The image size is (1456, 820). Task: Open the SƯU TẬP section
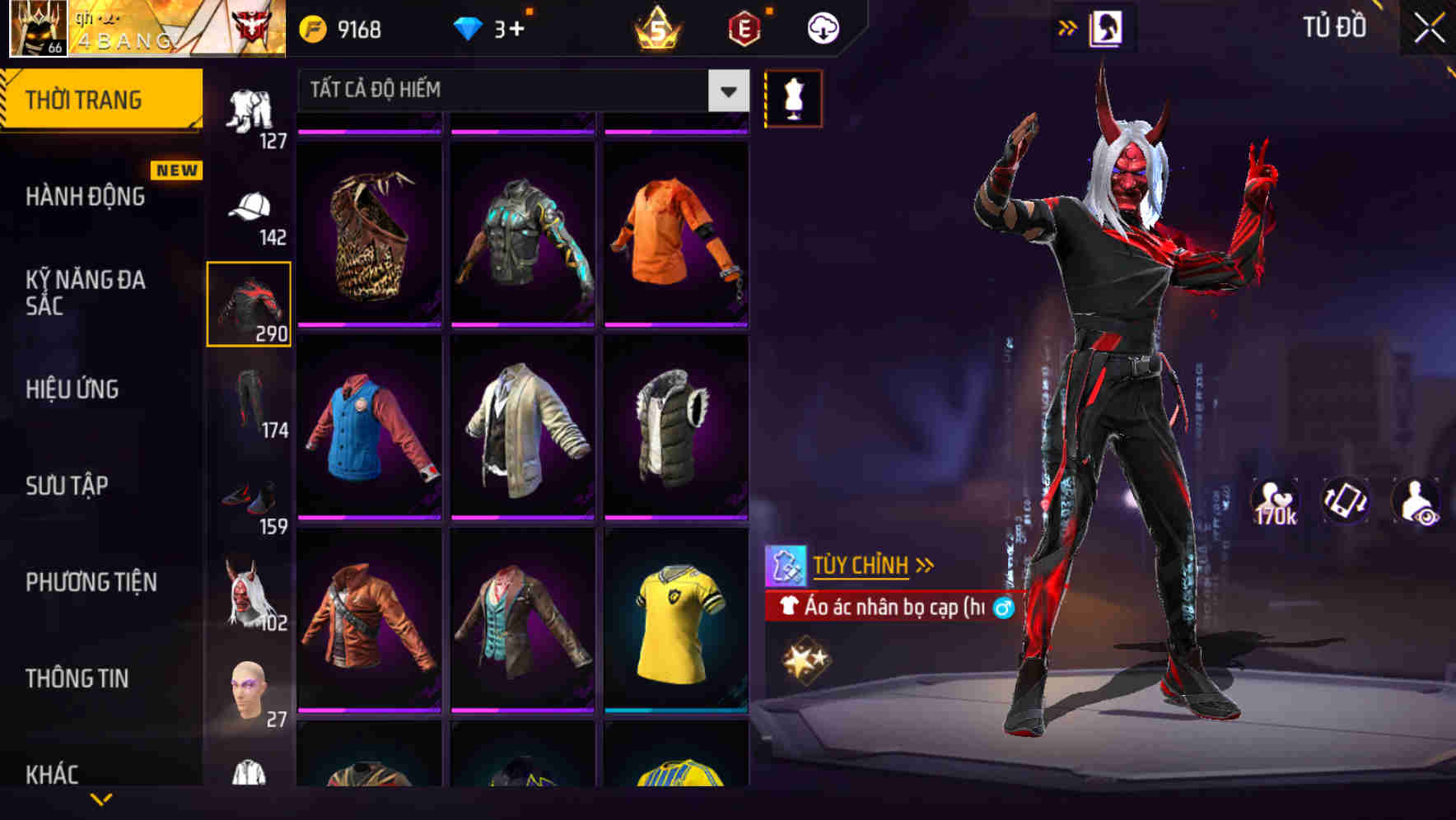(x=66, y=486)
